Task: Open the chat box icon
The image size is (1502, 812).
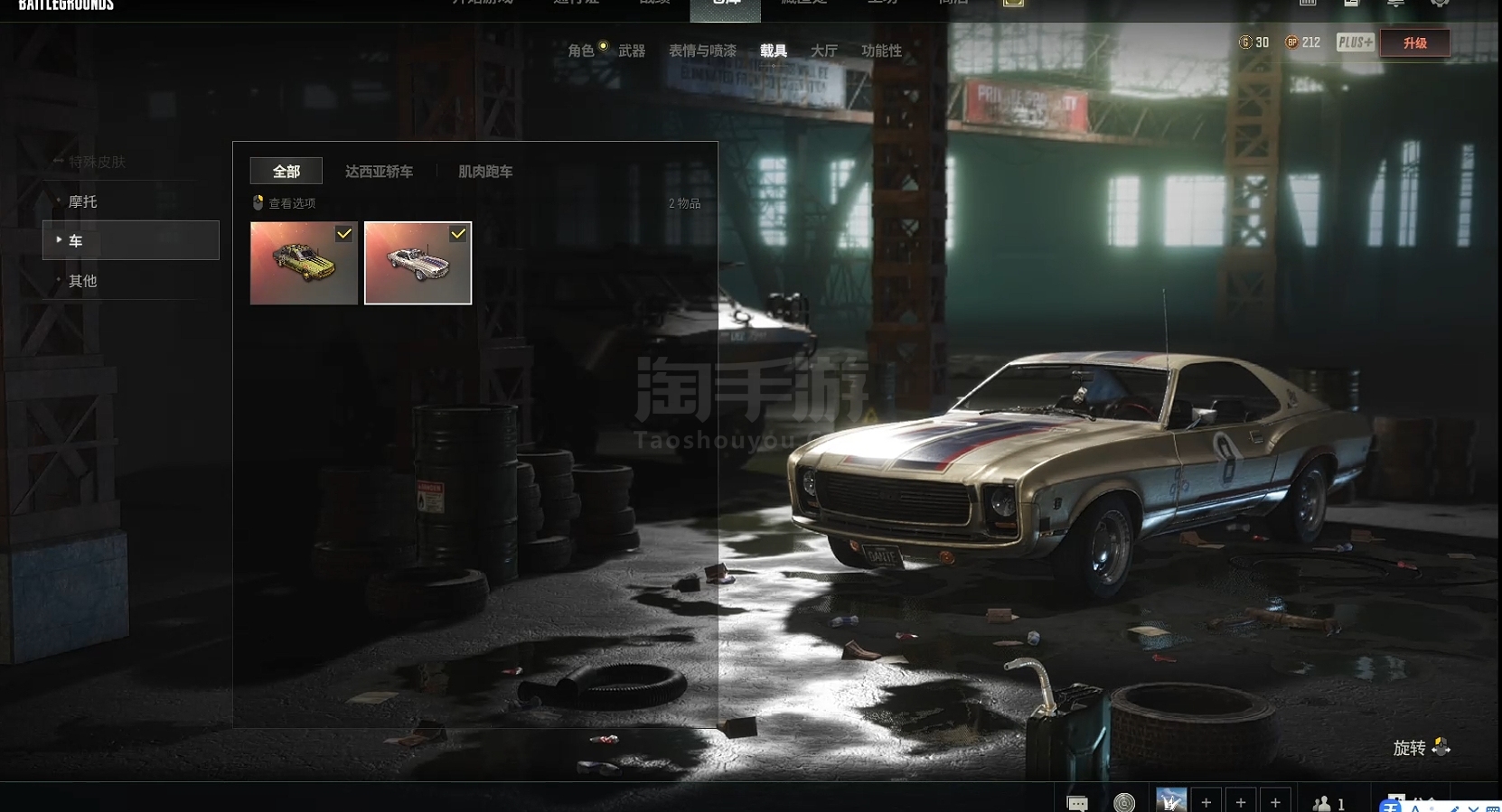Action: tap(1077, 802)
